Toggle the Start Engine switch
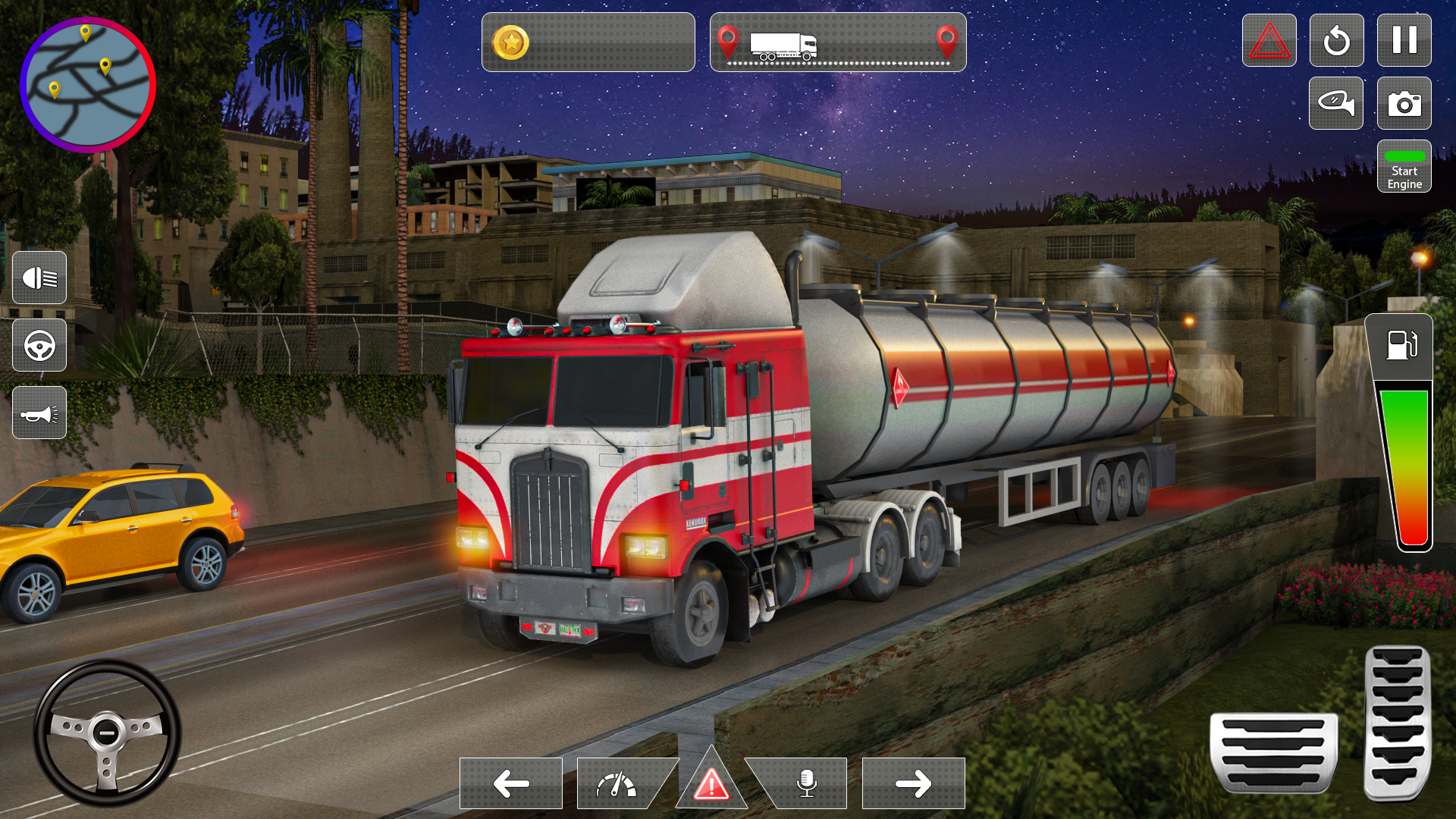The width and height of the screenshot is (1456, 819). pyautogui.click(x=1404, y=167)
